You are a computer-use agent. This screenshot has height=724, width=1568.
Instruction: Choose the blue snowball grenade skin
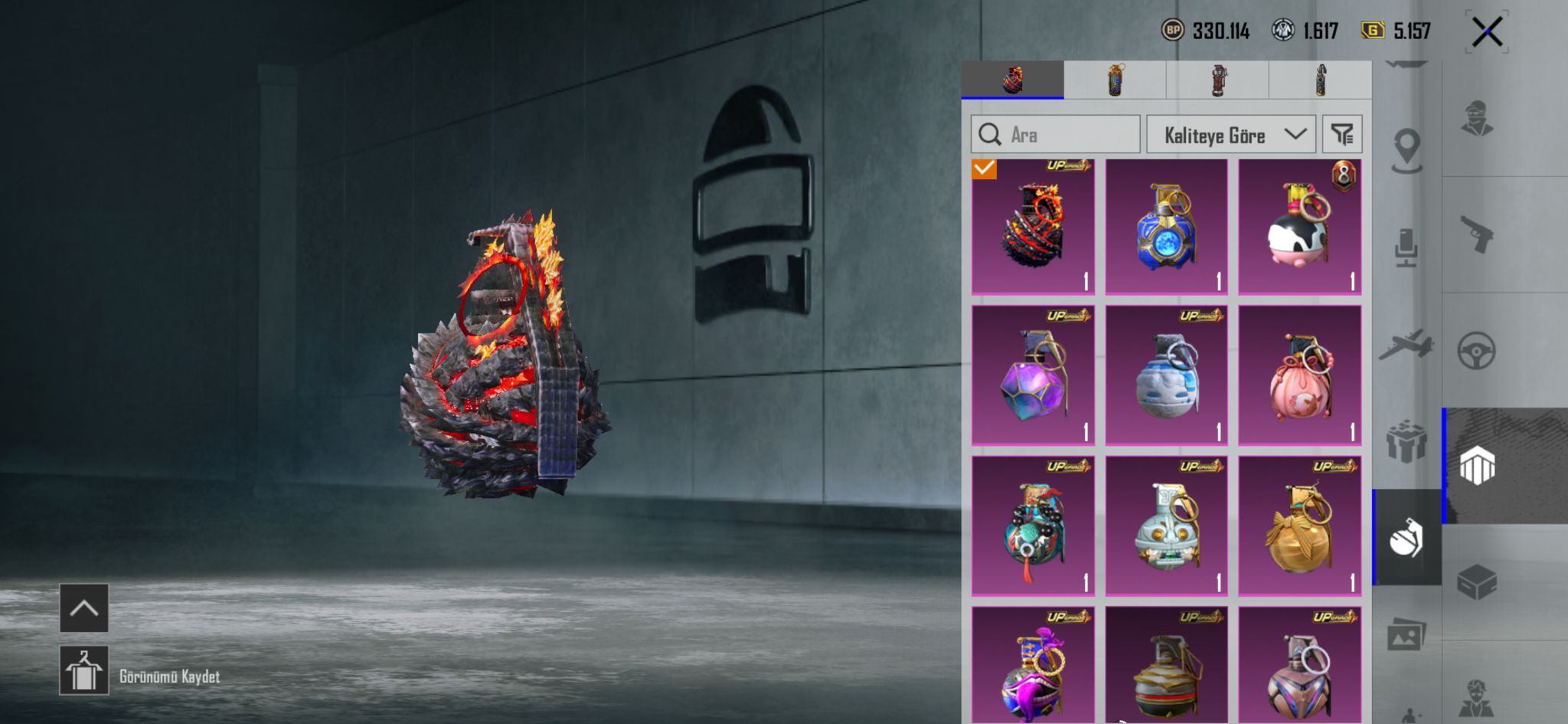point(1166,375)
